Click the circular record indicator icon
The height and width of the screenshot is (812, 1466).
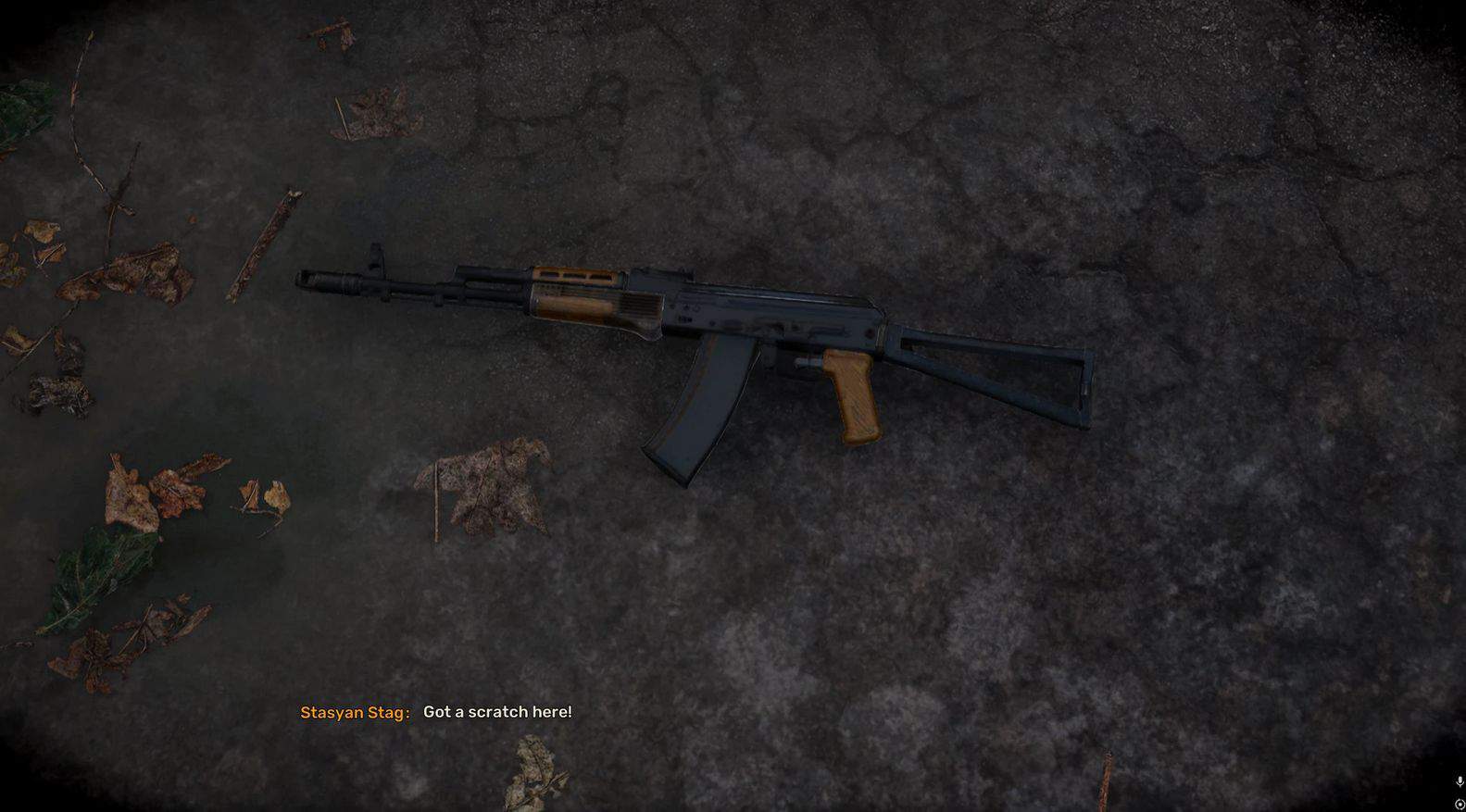click(1460, 804)
